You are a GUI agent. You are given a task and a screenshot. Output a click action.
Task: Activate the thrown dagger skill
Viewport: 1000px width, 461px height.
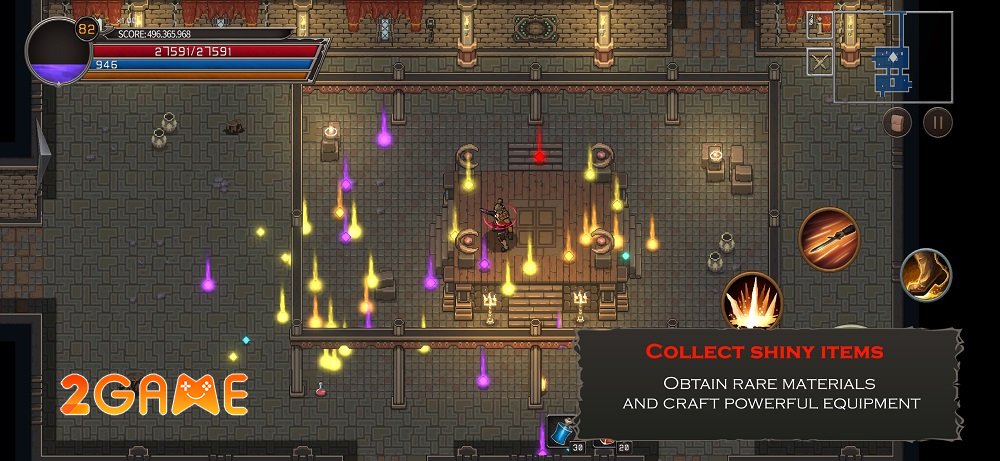(830, 239)
